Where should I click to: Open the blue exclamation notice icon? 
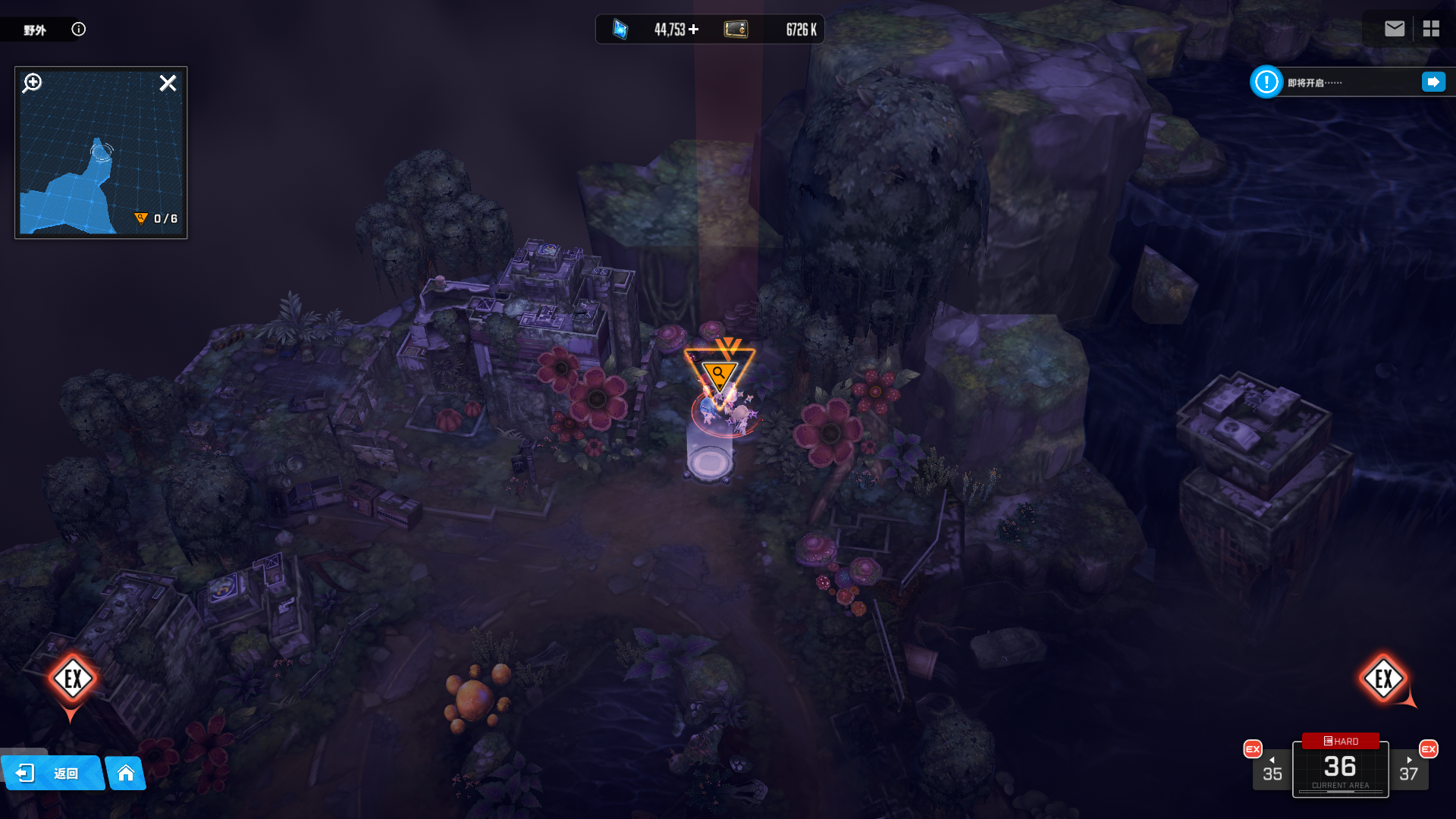1266,82
